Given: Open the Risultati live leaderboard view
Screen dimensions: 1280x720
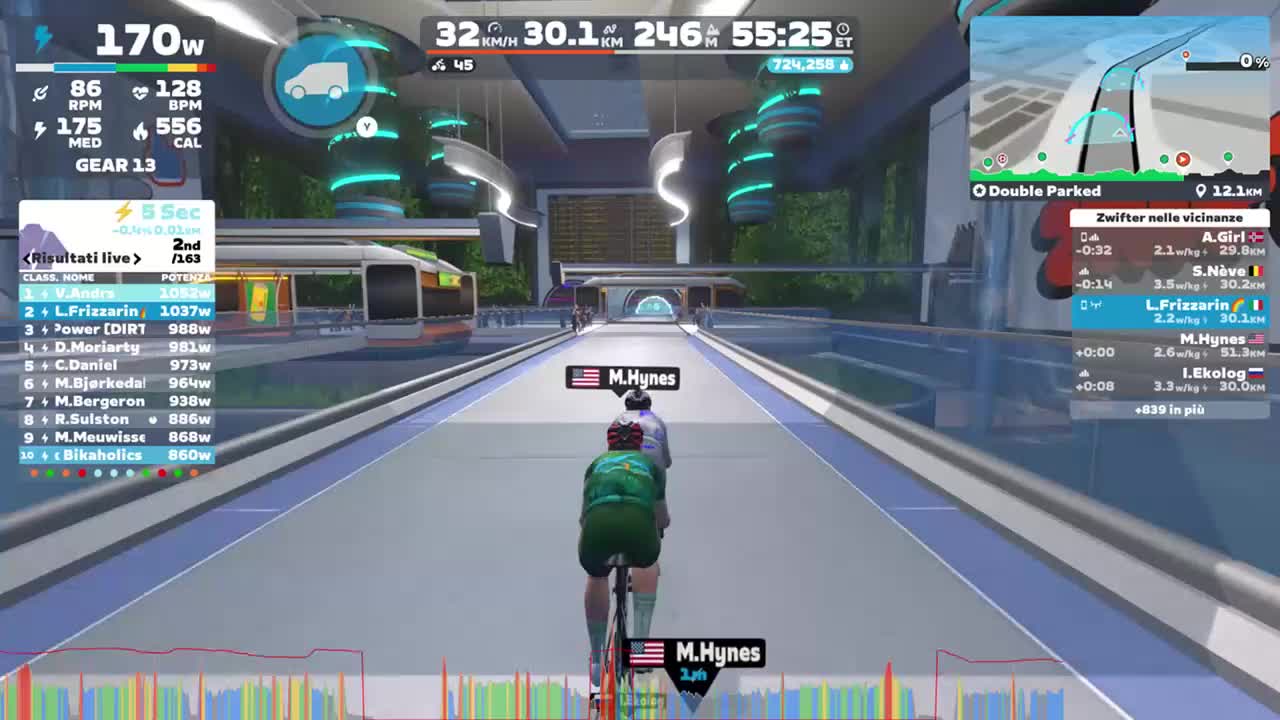Looking at the screenshot, I should (80, 258).
